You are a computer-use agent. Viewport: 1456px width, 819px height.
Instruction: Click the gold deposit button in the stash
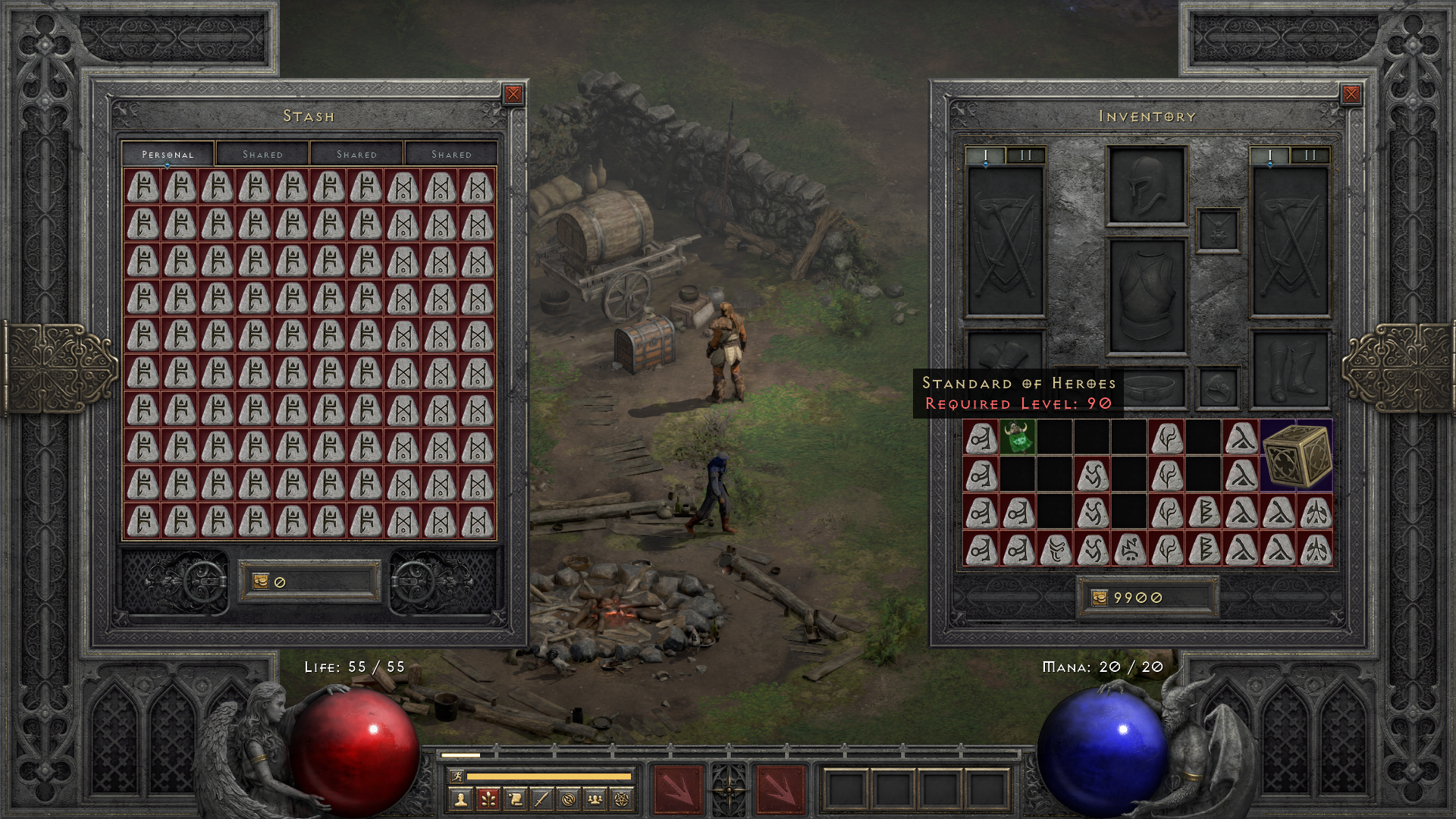[x=261, y=580]
